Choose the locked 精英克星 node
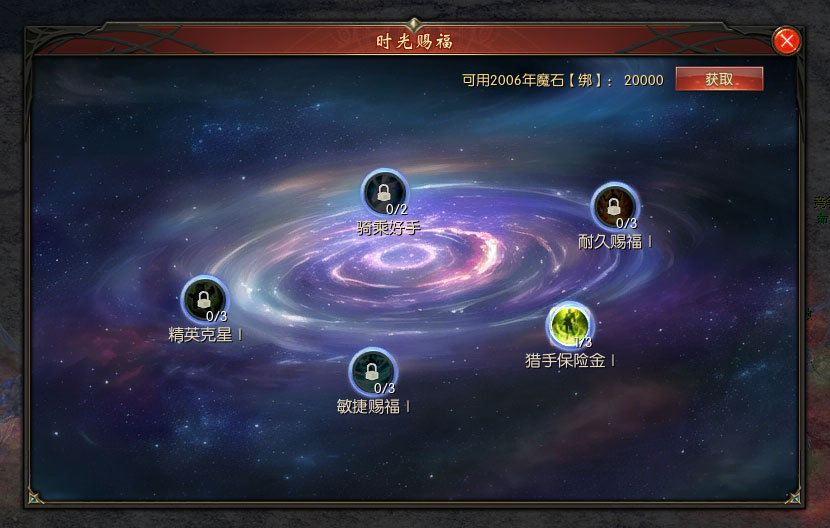Viewport: 830px width, 528px height. tap(204, 299)
